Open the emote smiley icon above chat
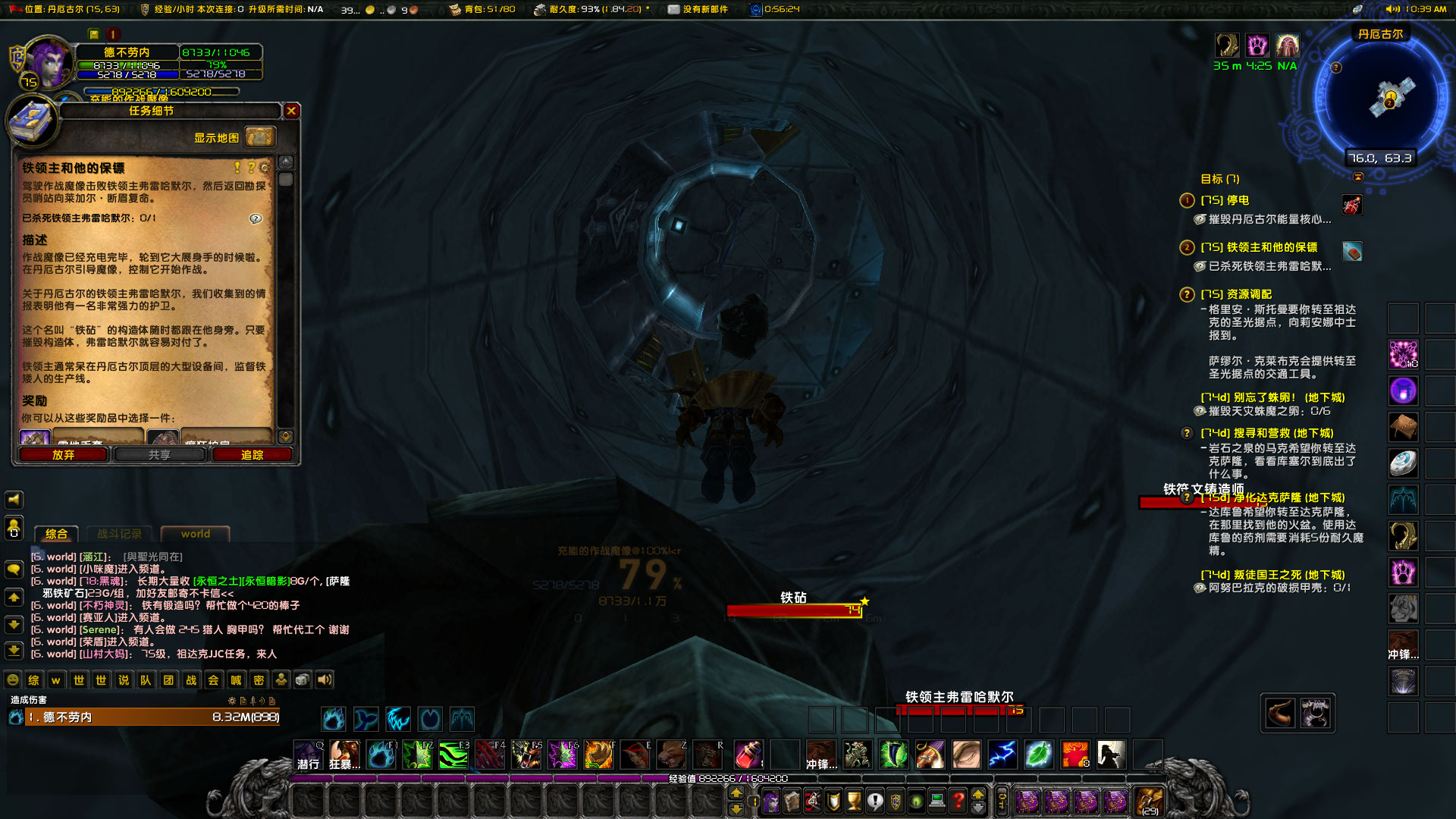This screenshot has width=1456, height=819. [x=12, y=680]
